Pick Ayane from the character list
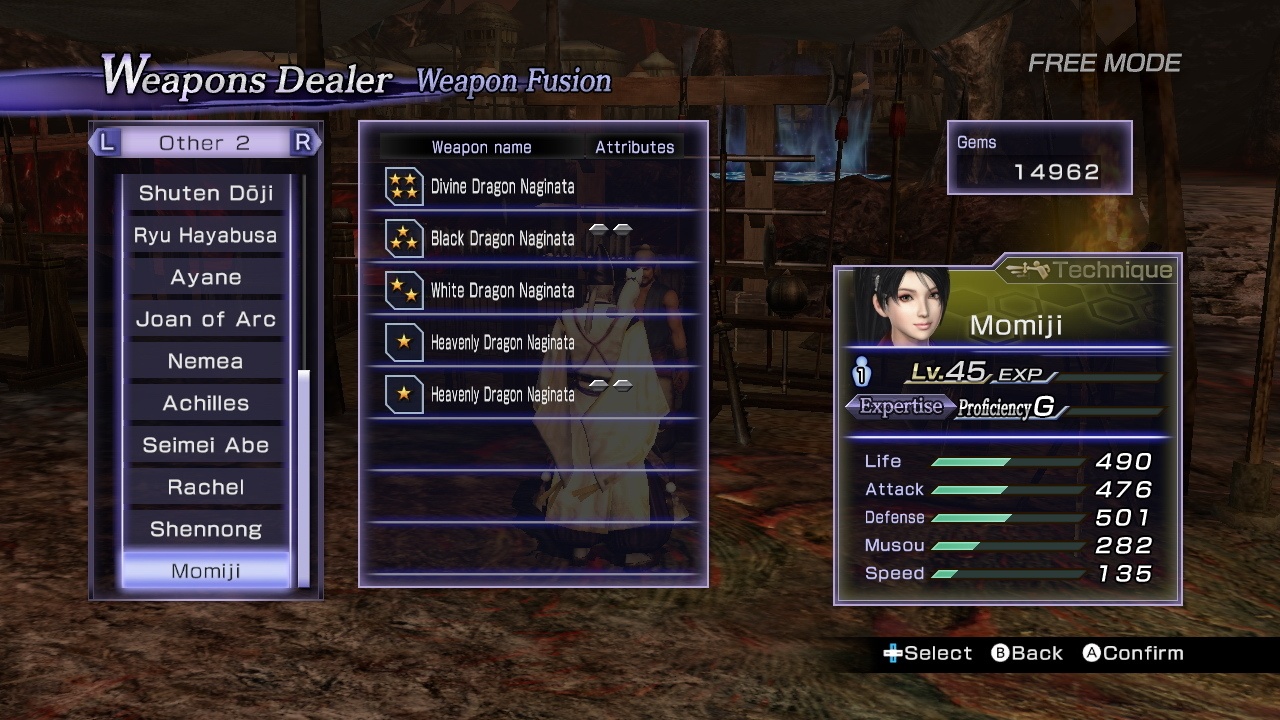Image resolution: width=1280 pixels, height=720 pixels. click(x=206, y=277)
